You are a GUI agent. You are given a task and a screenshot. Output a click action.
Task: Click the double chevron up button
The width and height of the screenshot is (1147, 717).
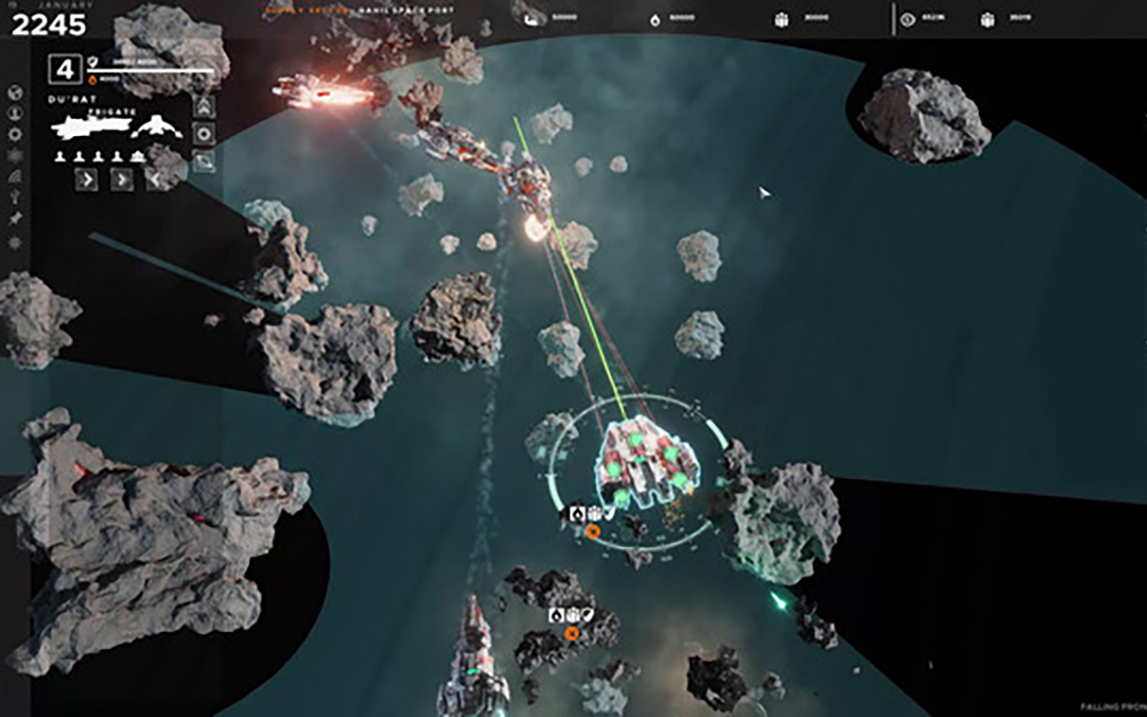pos(204,106)
